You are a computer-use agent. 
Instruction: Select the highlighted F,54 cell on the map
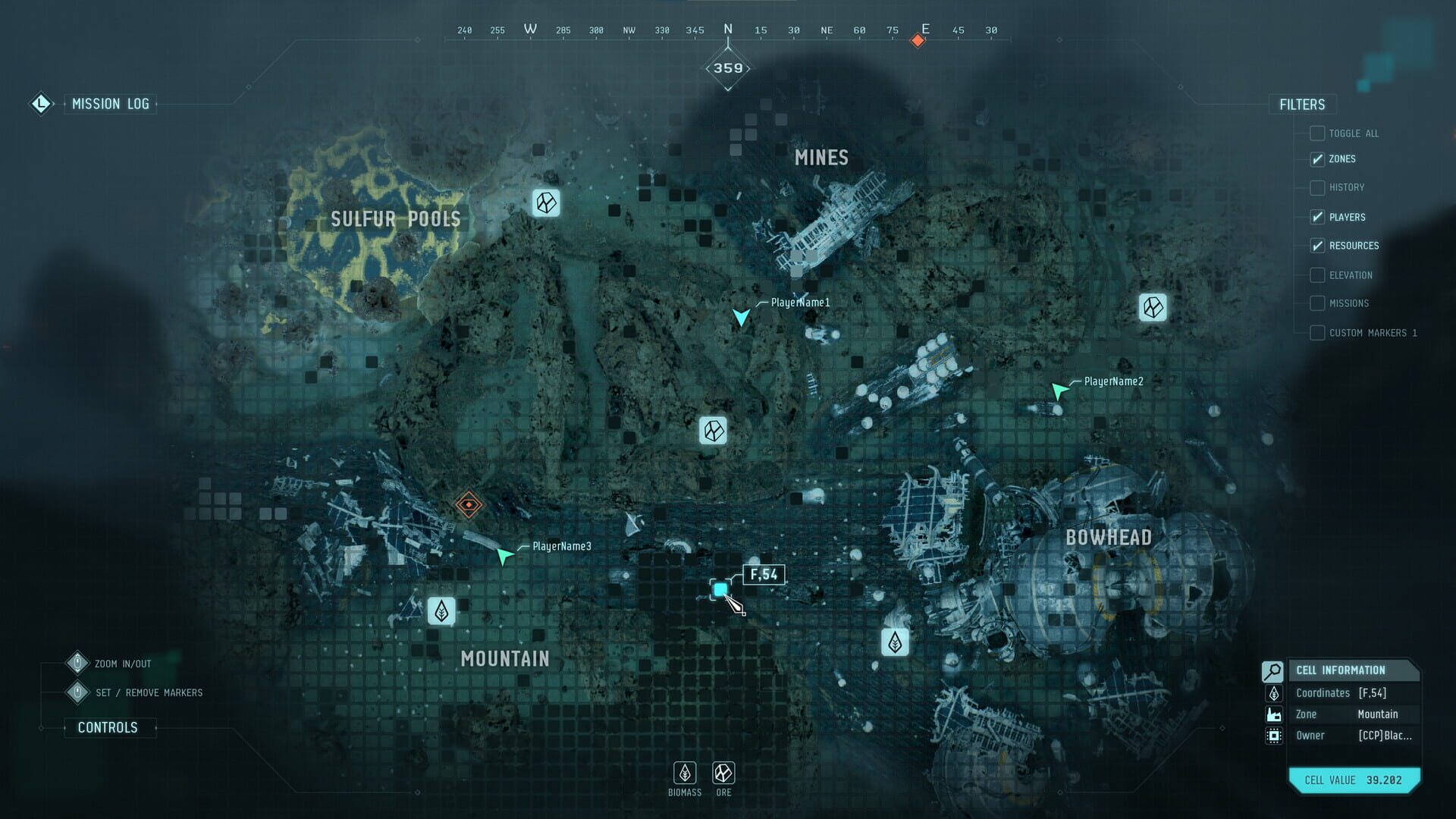[x=721, y=589]
